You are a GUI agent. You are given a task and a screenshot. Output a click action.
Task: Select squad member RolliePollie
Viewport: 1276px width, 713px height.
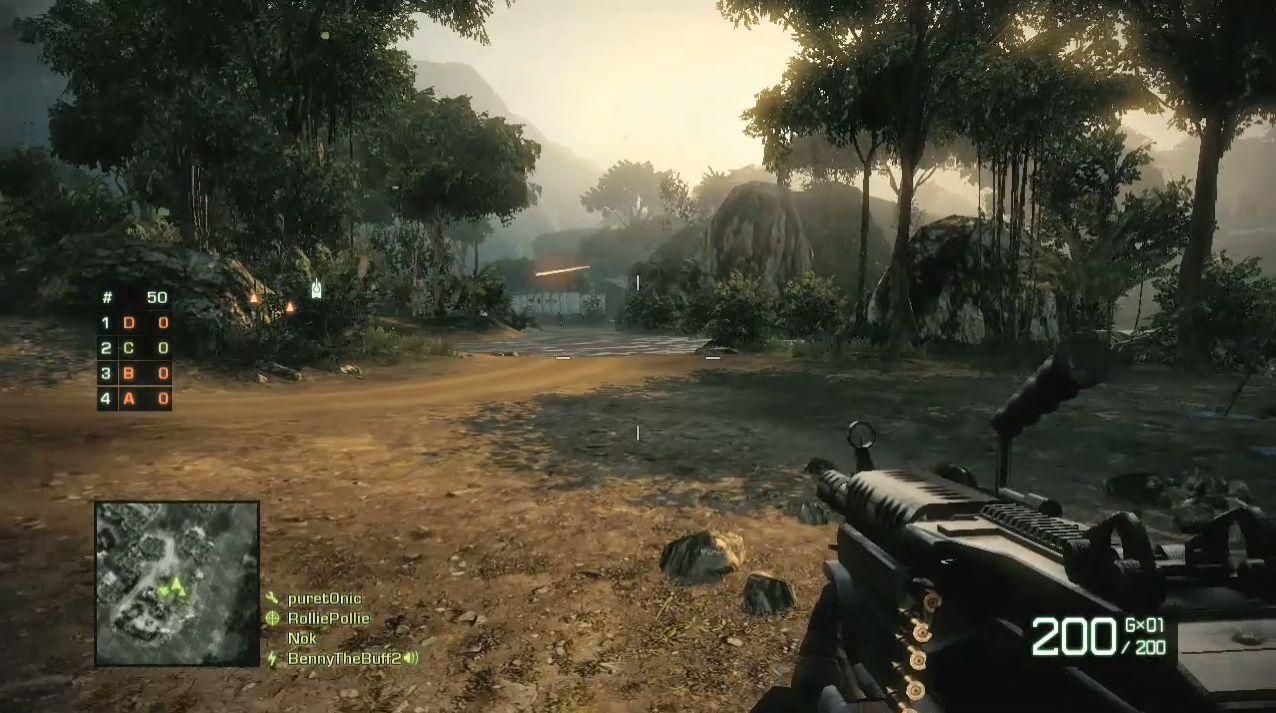(328, 618)
